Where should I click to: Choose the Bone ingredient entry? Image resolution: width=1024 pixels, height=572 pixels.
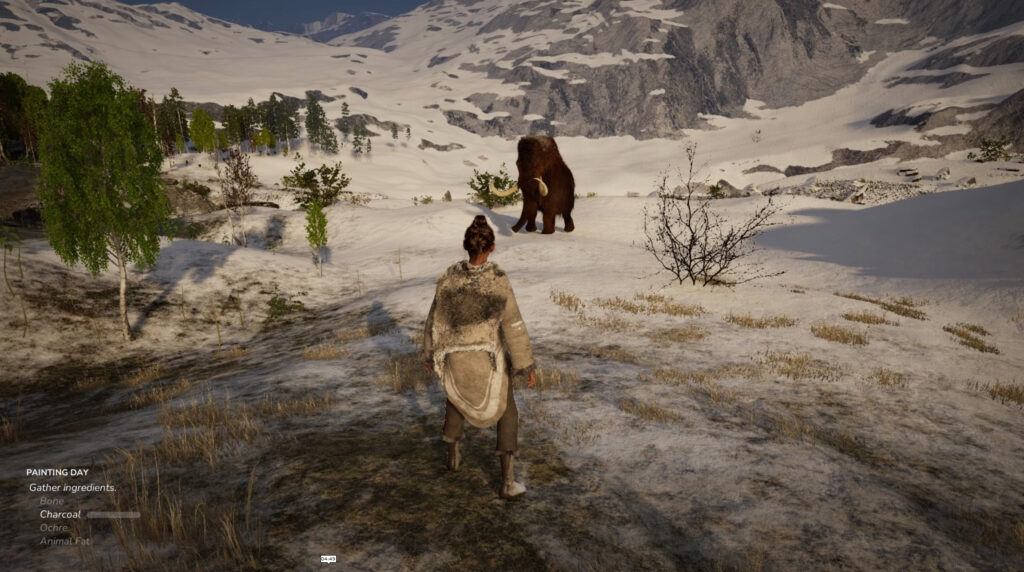[x=51, y=500]
